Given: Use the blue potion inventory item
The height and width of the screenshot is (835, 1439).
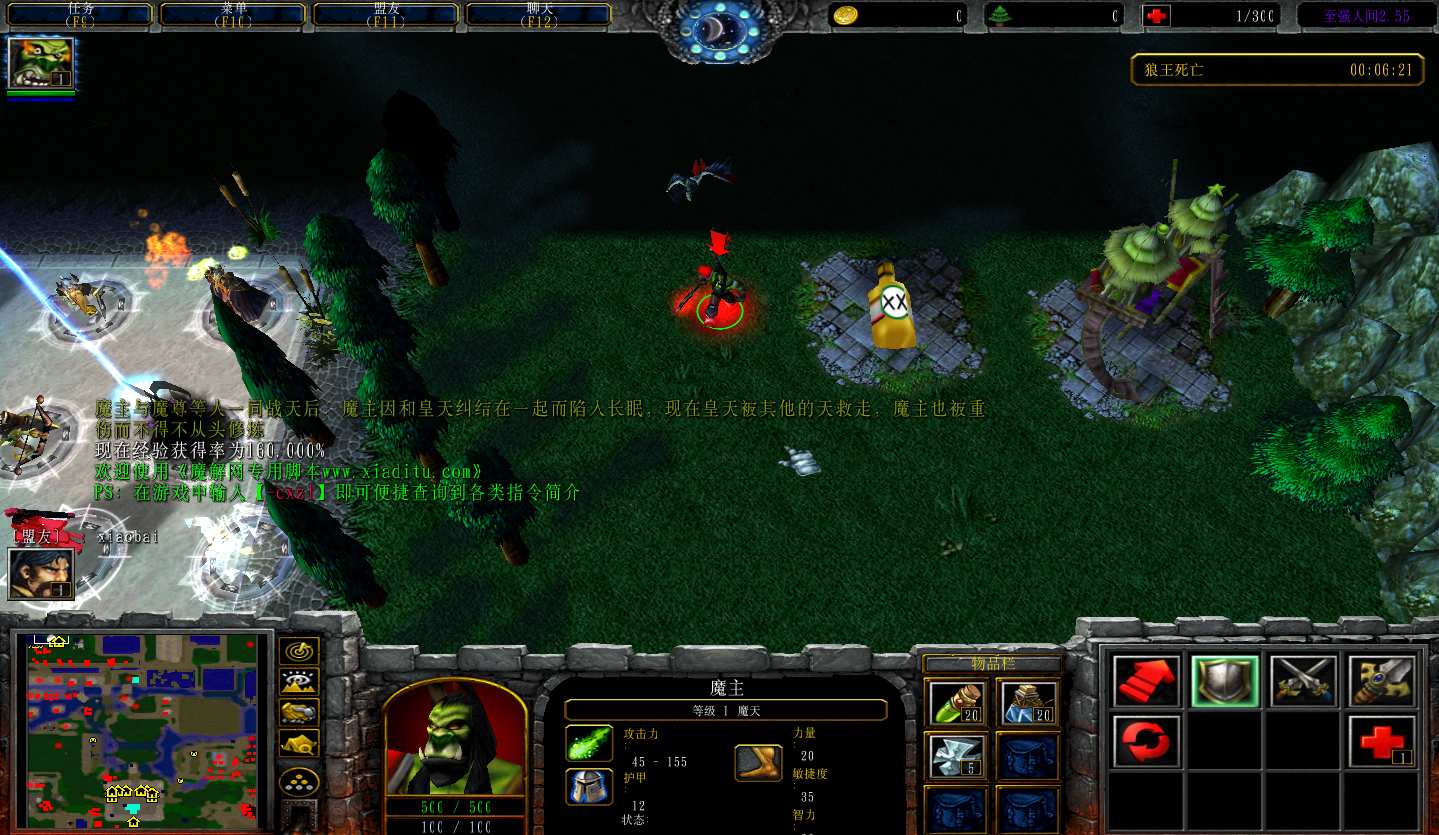Looking at the screenshot, I should (1028, 702).
